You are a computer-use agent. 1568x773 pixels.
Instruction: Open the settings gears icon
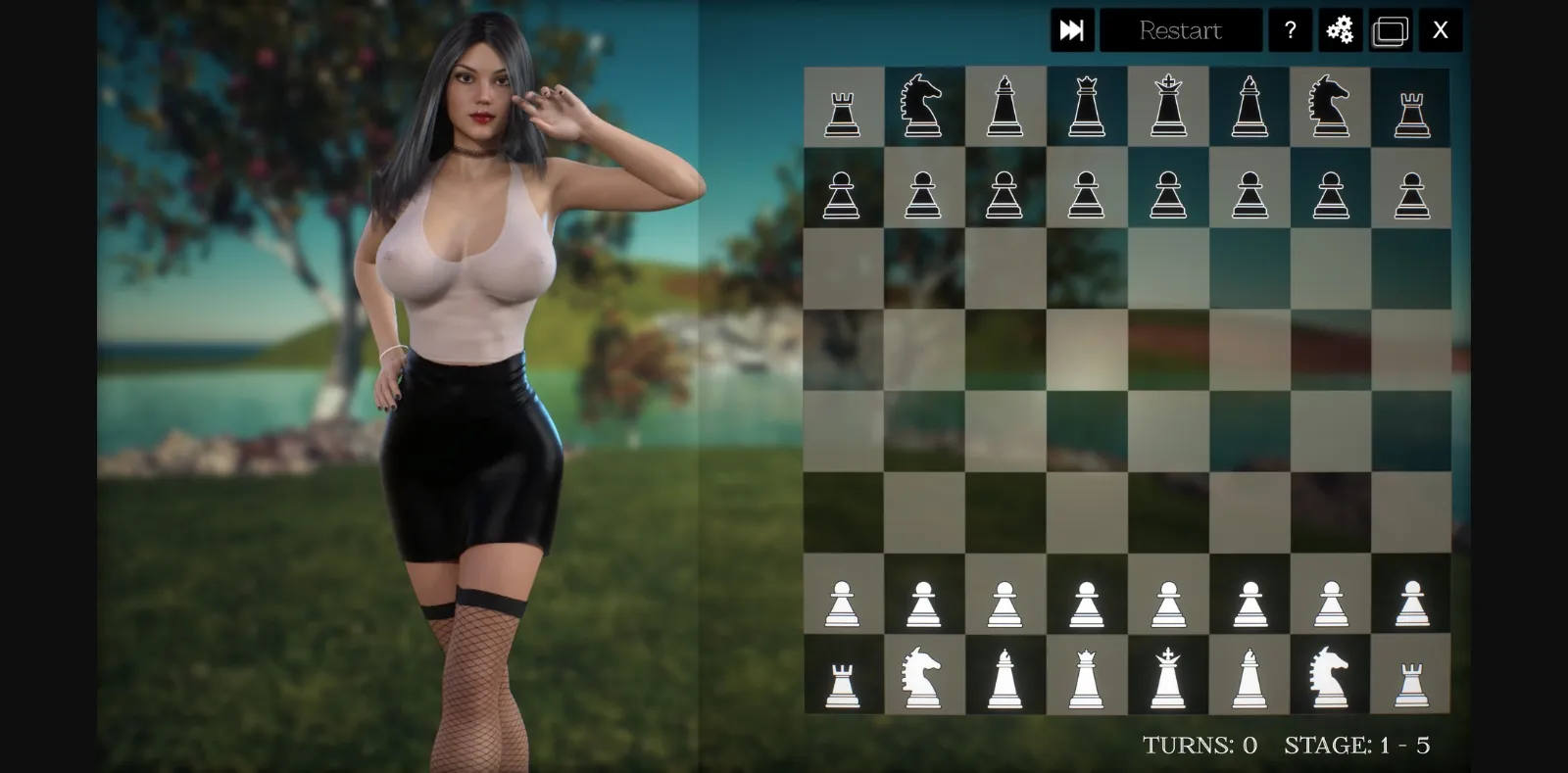pyautogui.click(x=1341, y=29)
